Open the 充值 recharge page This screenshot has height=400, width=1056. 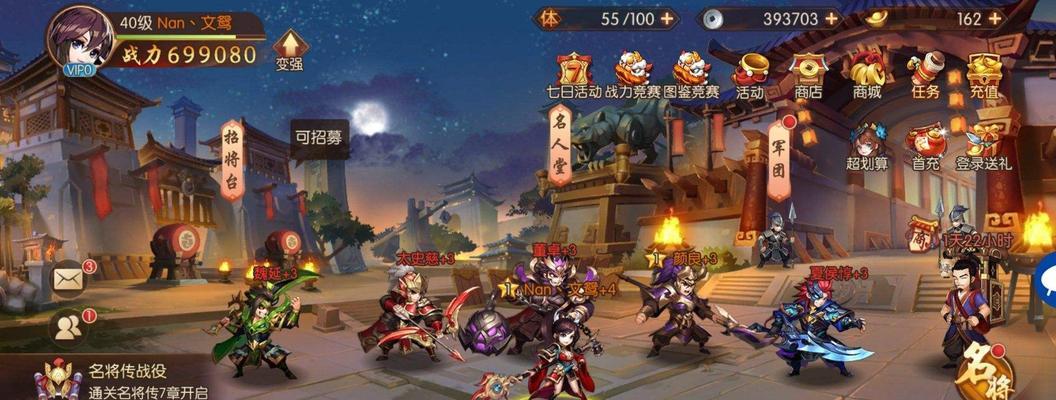pyautogui.click(x=984, y=74)
